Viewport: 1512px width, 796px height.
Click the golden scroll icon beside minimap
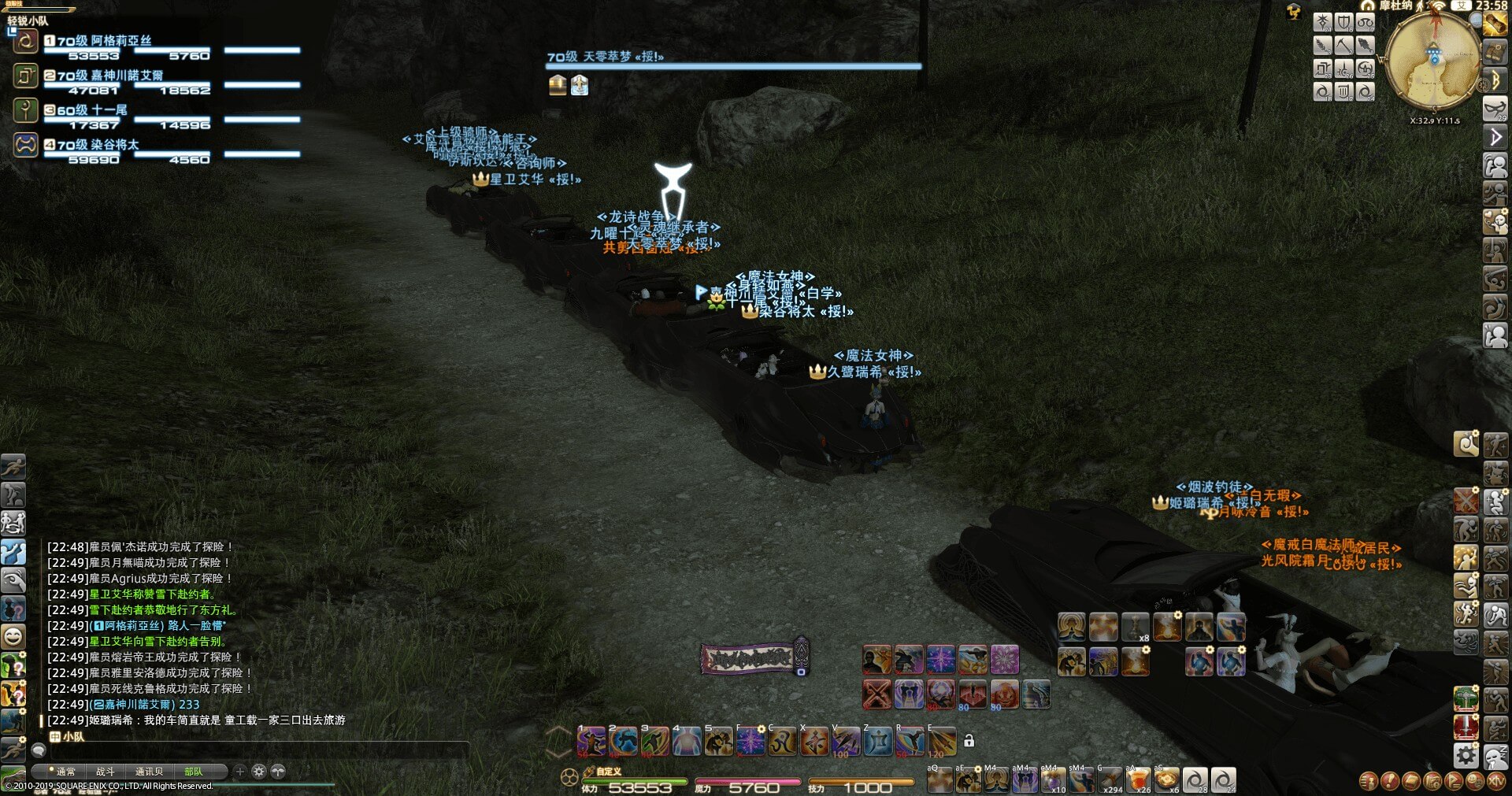pos(1495,24)
